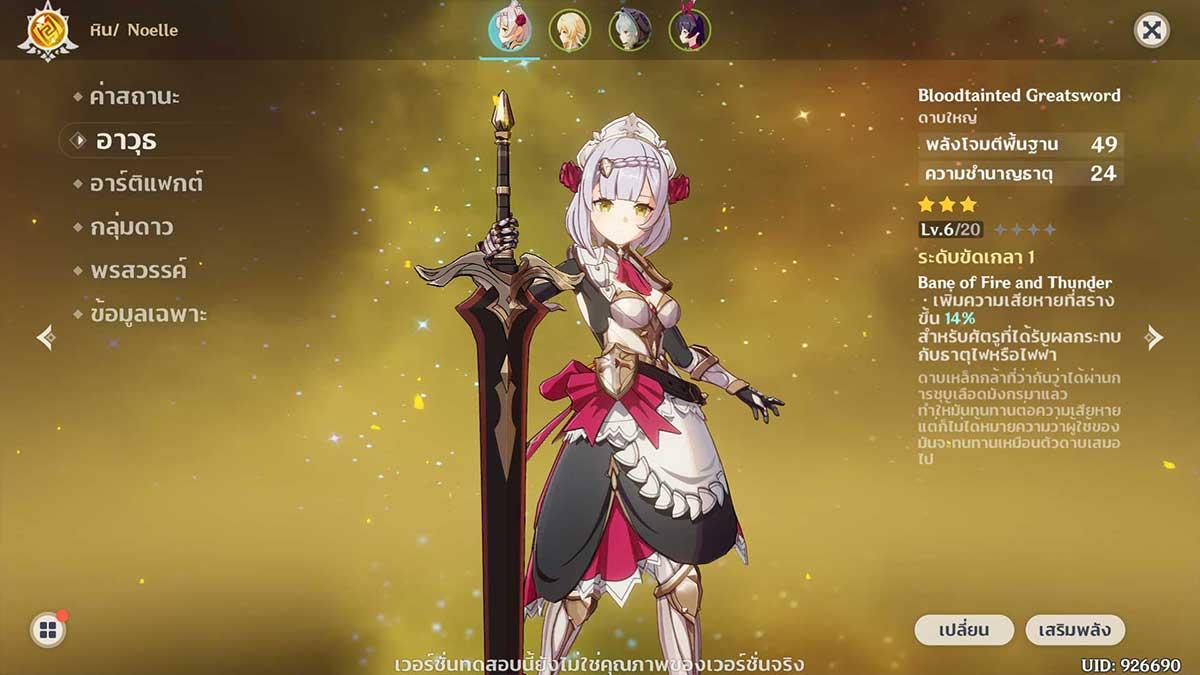Click the Geo element emblem beside Noelle's name
1200x675 pixels.
46,31
